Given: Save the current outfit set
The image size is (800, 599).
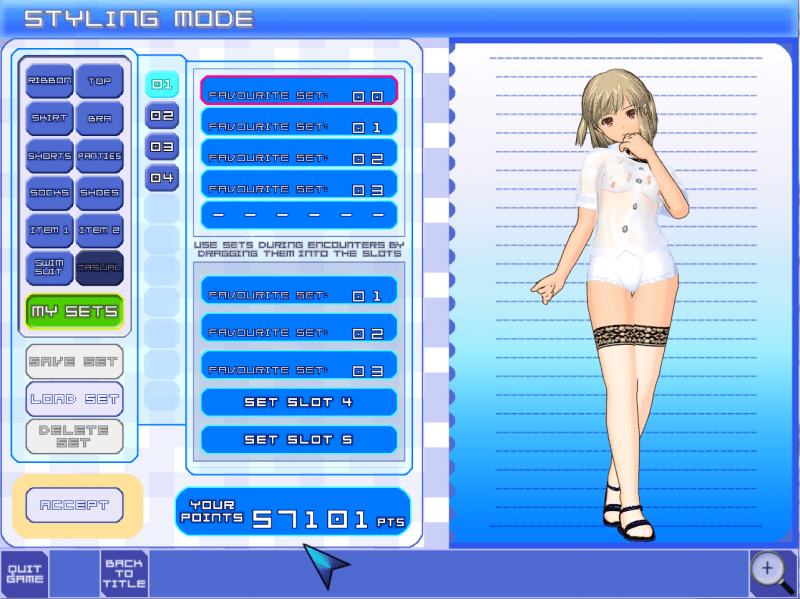Looking at the screenshot, I should pos(74,361).
